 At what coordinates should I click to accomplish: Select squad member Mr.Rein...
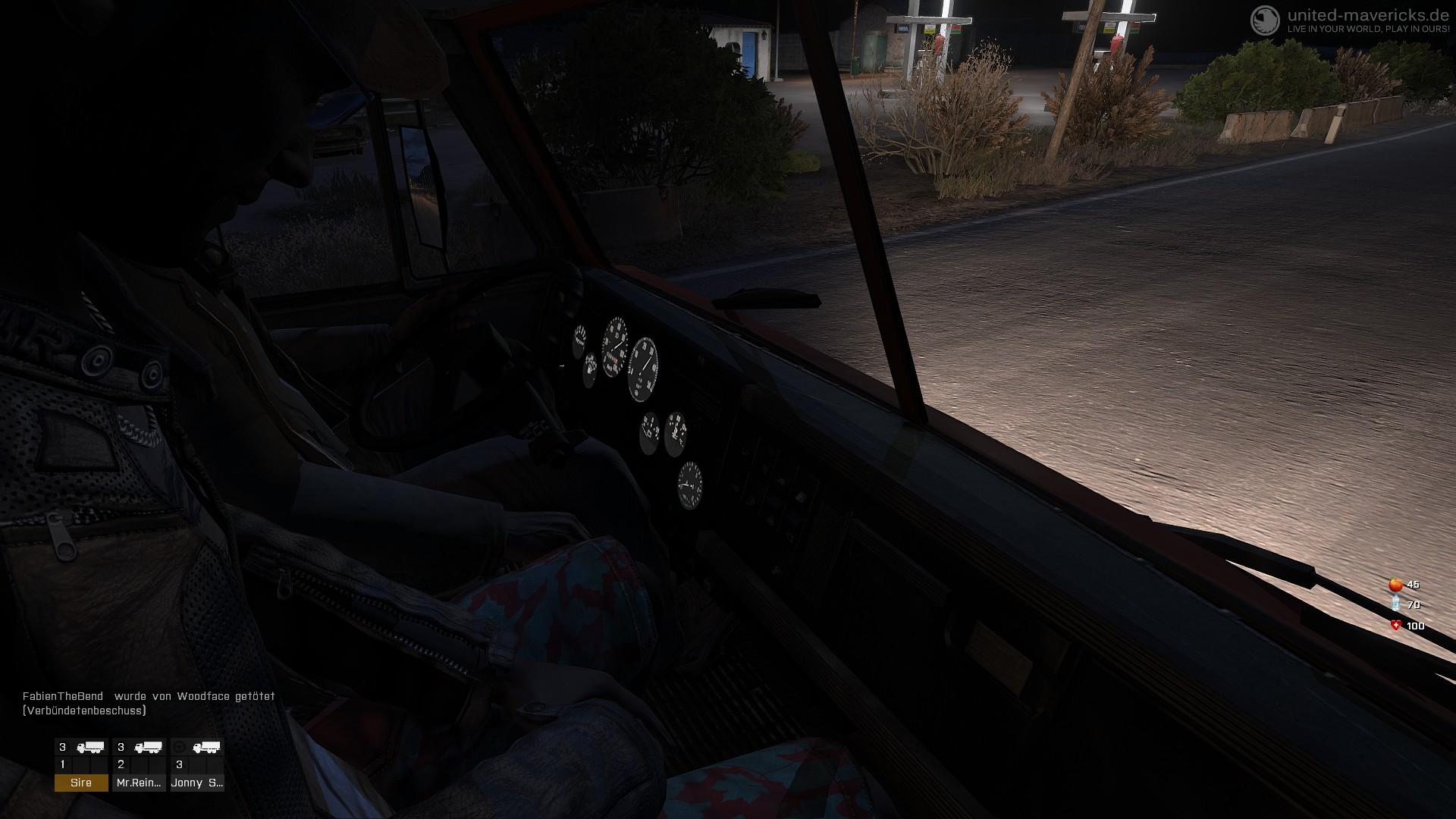point(139,783)
